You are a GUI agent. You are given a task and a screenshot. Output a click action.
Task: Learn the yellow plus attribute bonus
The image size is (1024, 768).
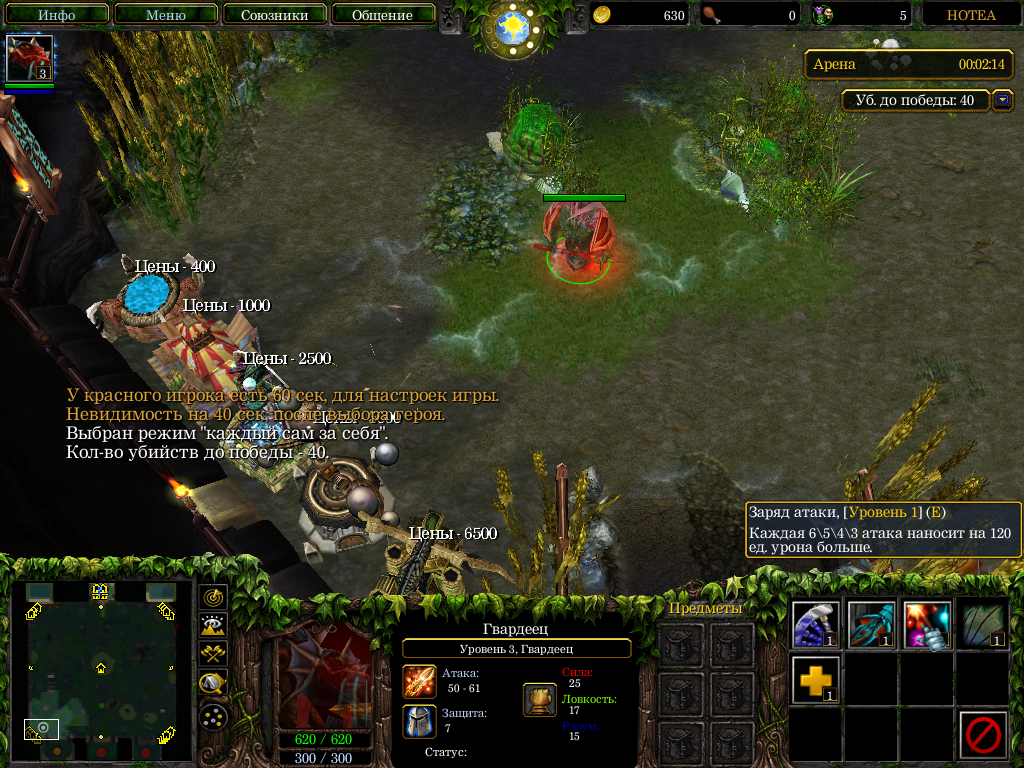pyautogui.click(x=816, y=680)
